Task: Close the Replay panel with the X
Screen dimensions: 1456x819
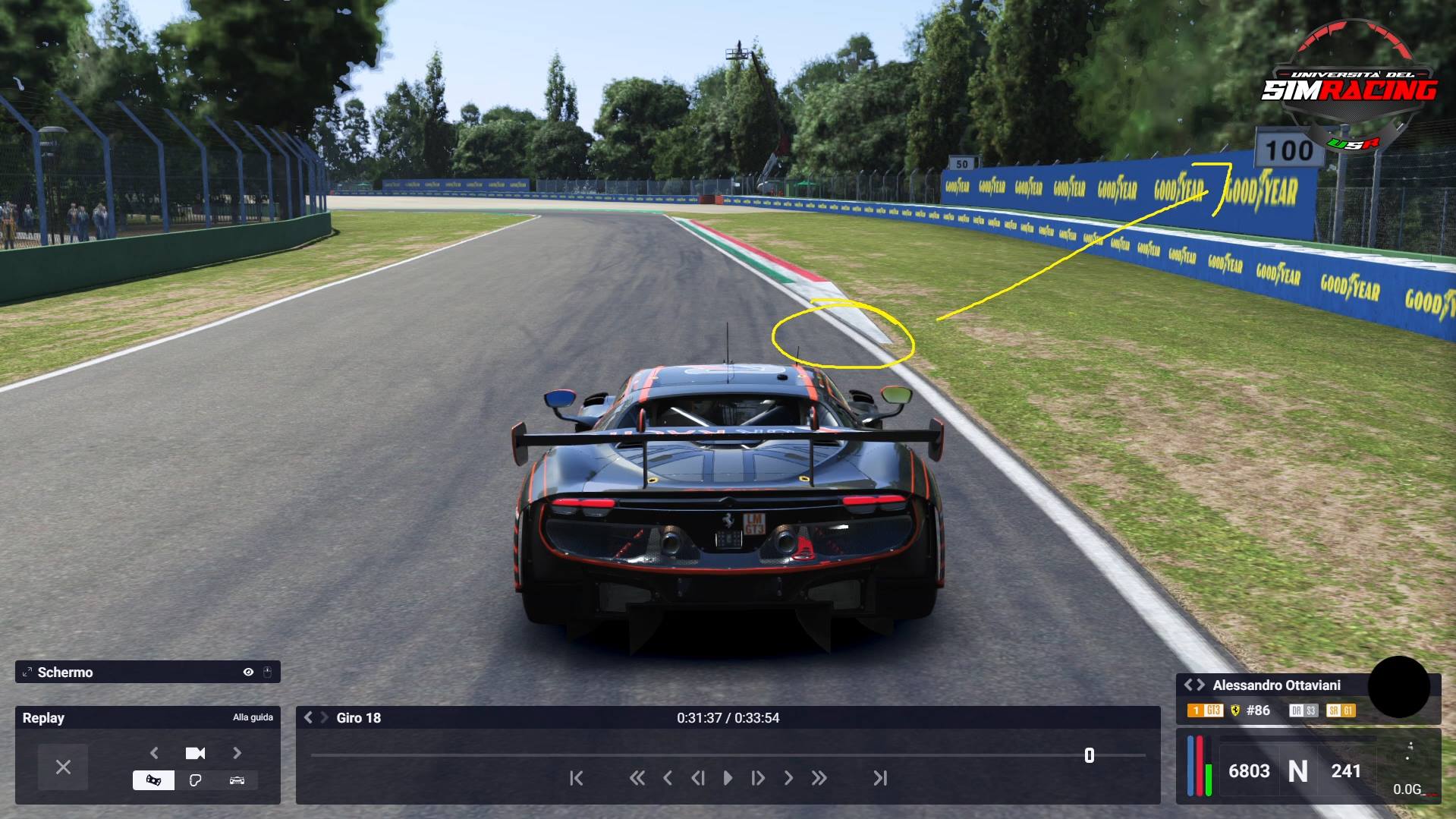Action: coord(63,767)
